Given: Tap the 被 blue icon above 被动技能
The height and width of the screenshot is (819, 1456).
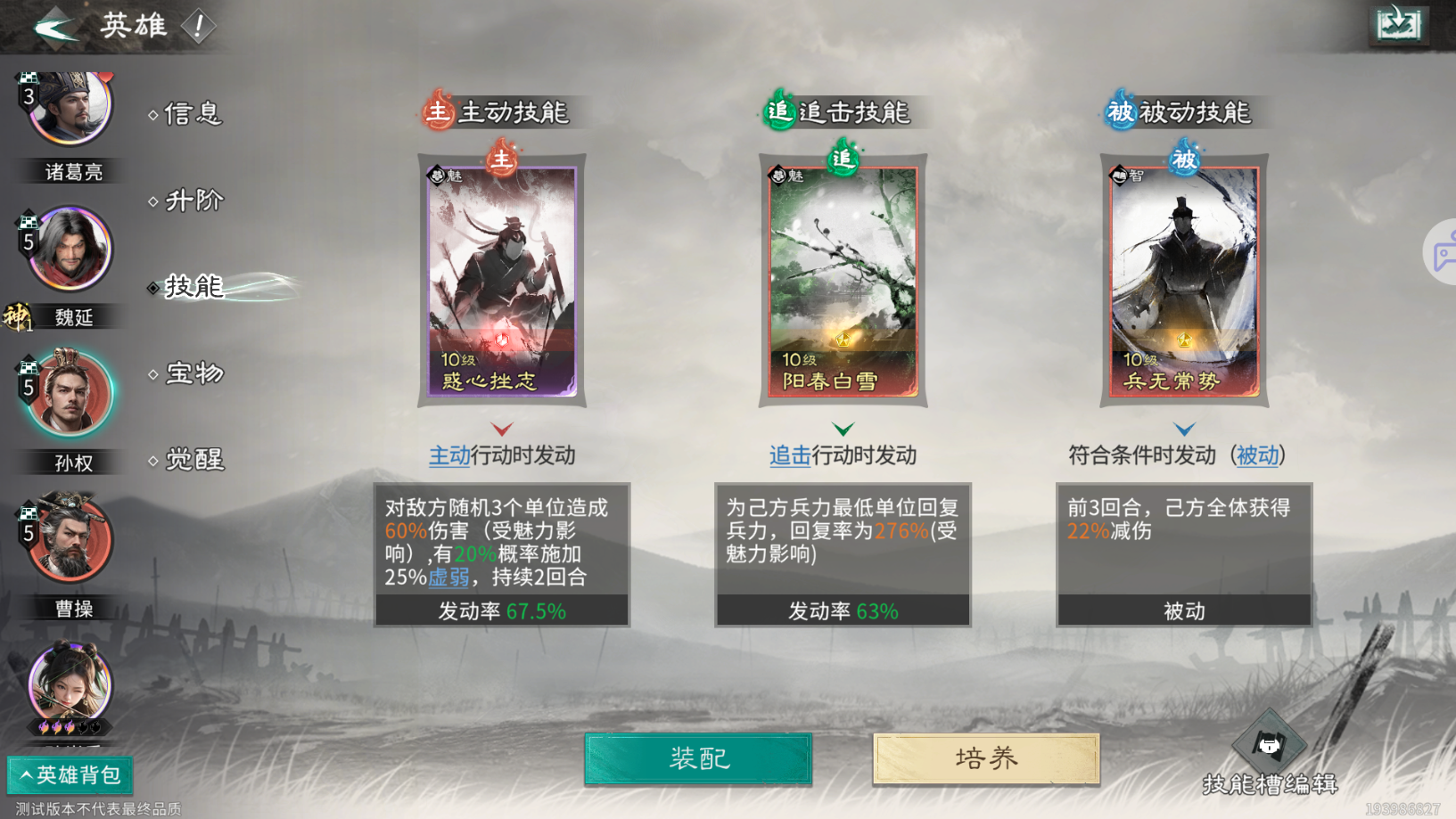Looking at the screenshot, I should pos(1118,111).
